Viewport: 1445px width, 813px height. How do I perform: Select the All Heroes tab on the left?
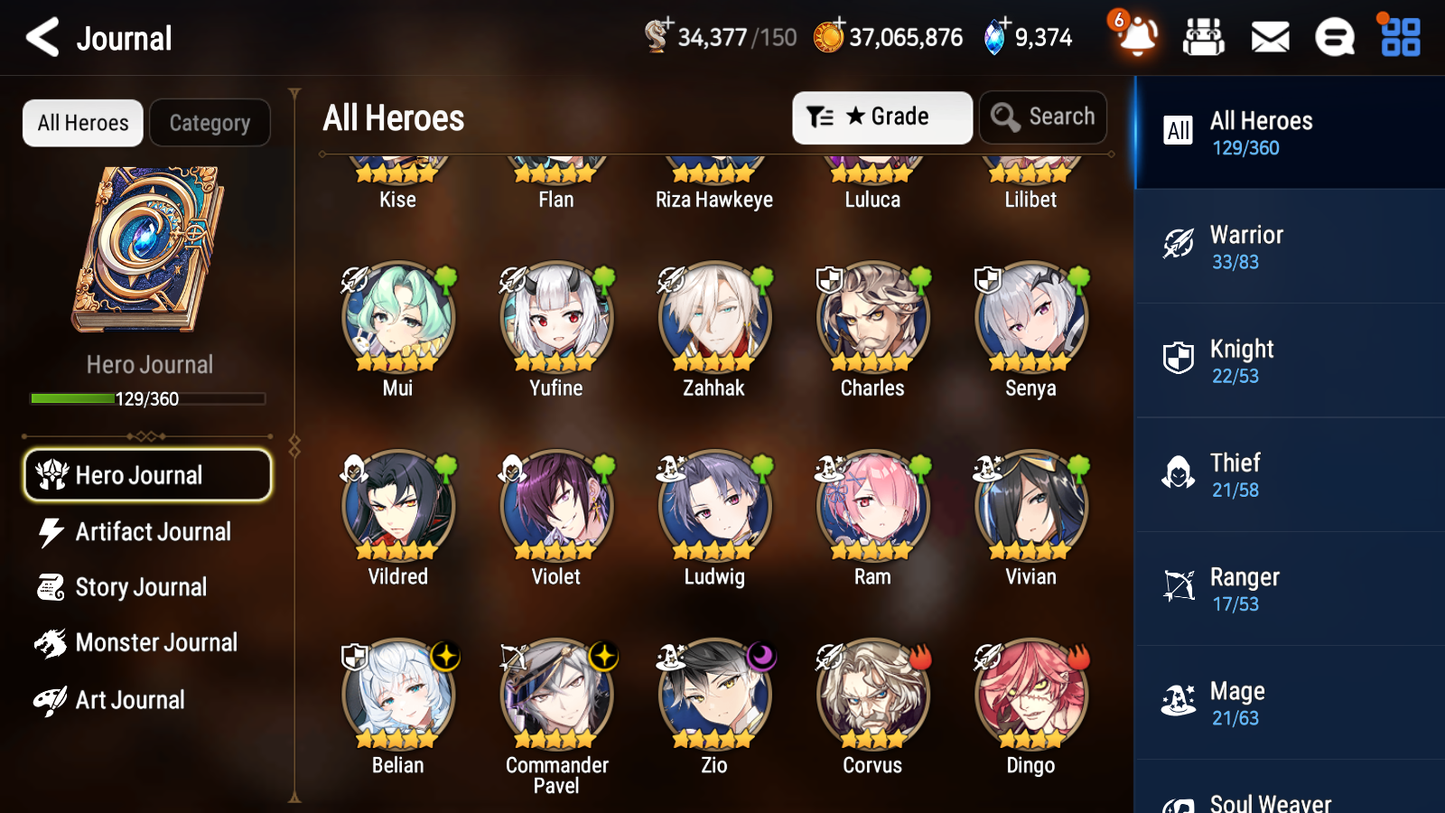[82, 122]
